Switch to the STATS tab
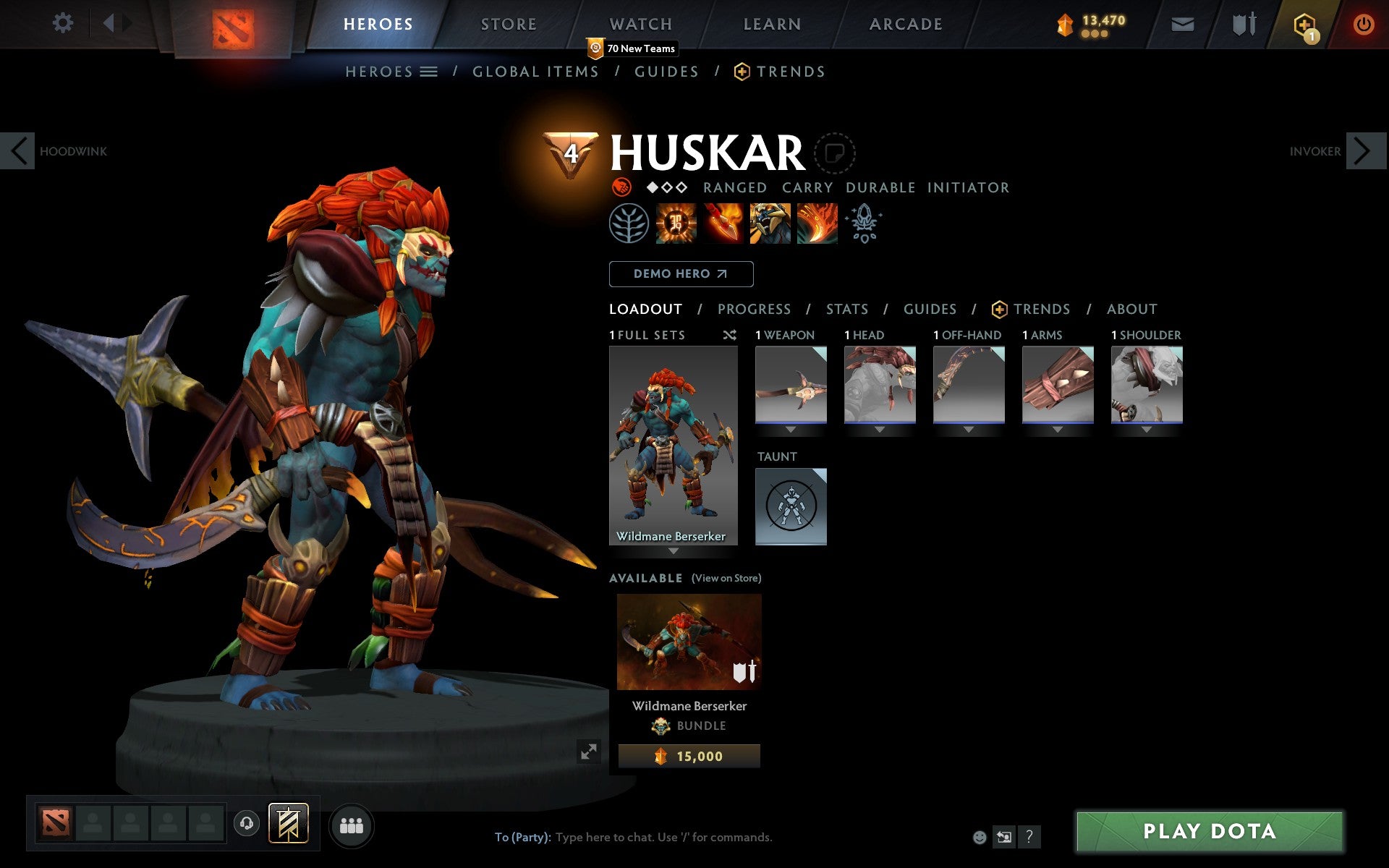 point(846,309)
